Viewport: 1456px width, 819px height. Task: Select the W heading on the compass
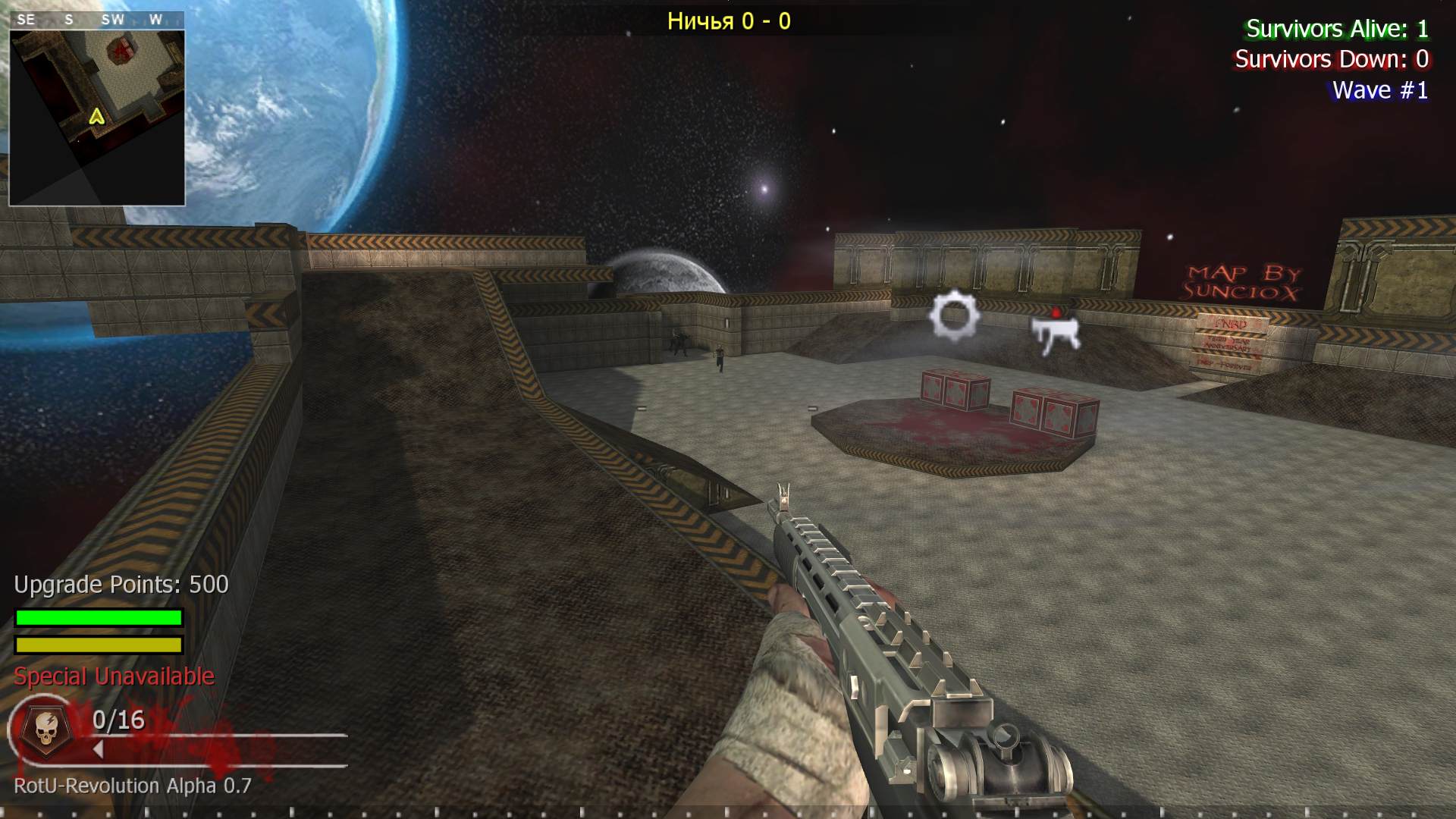pos(157,20)
